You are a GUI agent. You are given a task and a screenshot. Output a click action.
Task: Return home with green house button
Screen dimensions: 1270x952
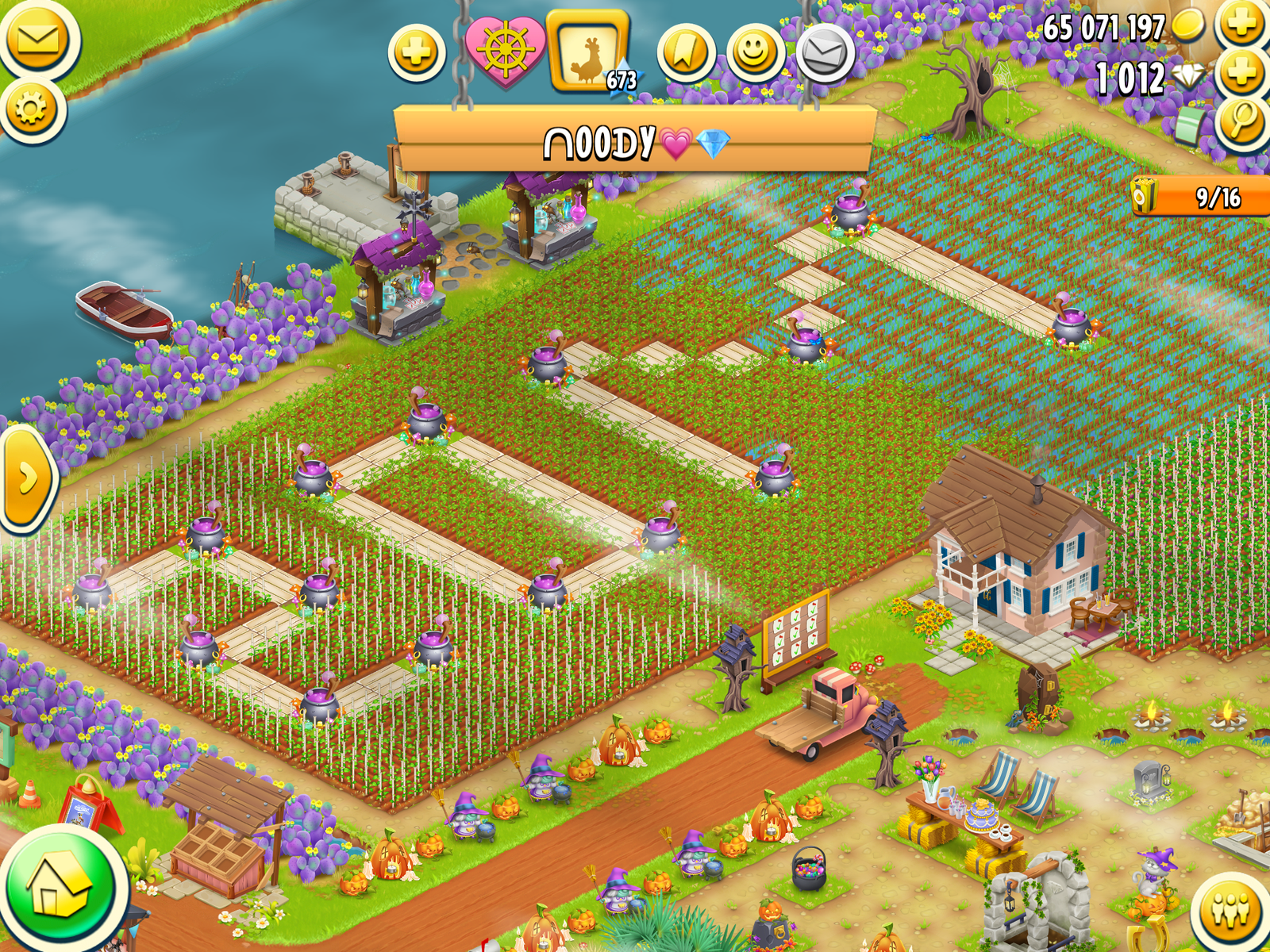pyautogui.click(x=62, y=889)
